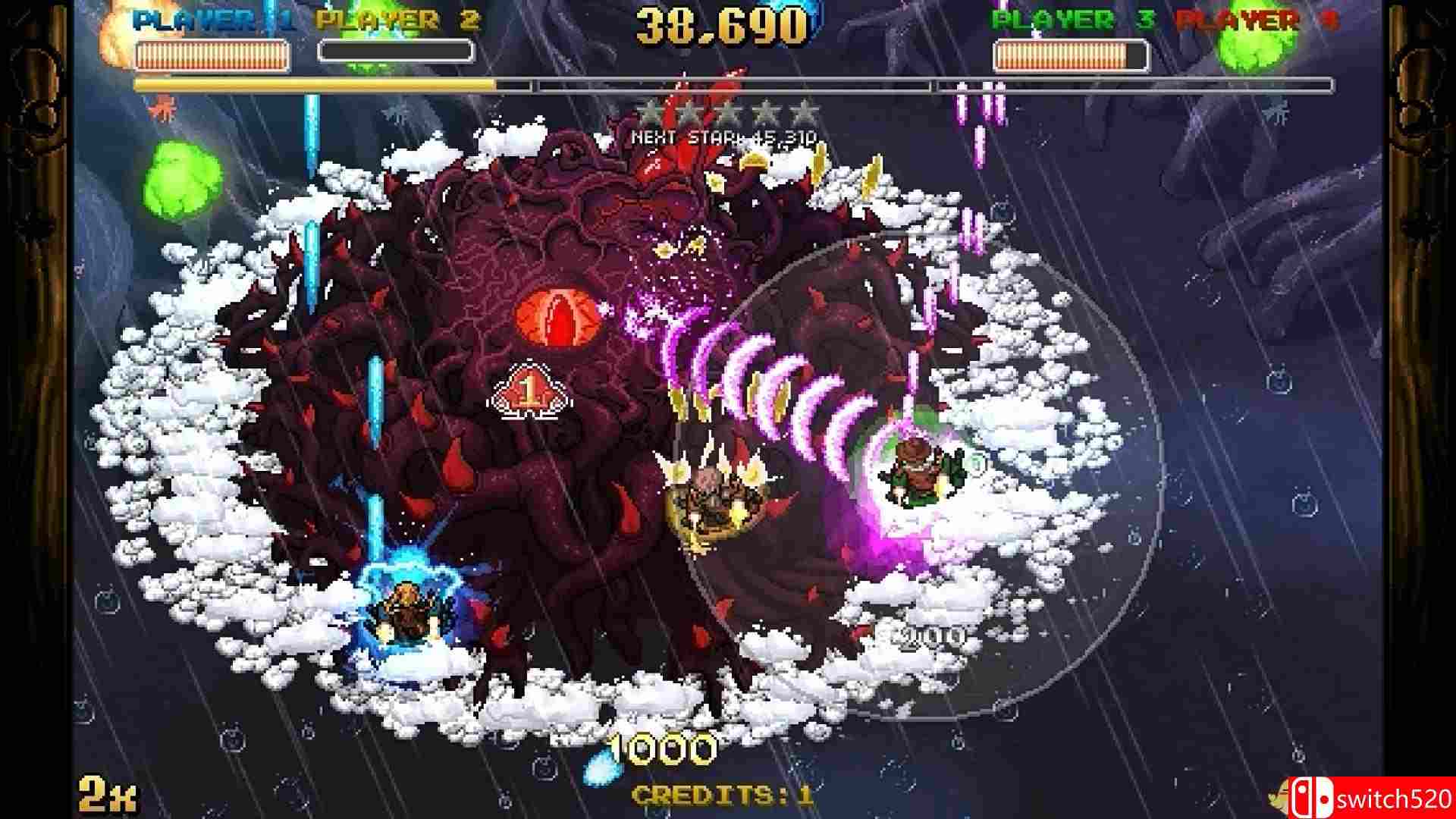Click the spade-shaped '1' pickup token

click(x=531, y=391)
